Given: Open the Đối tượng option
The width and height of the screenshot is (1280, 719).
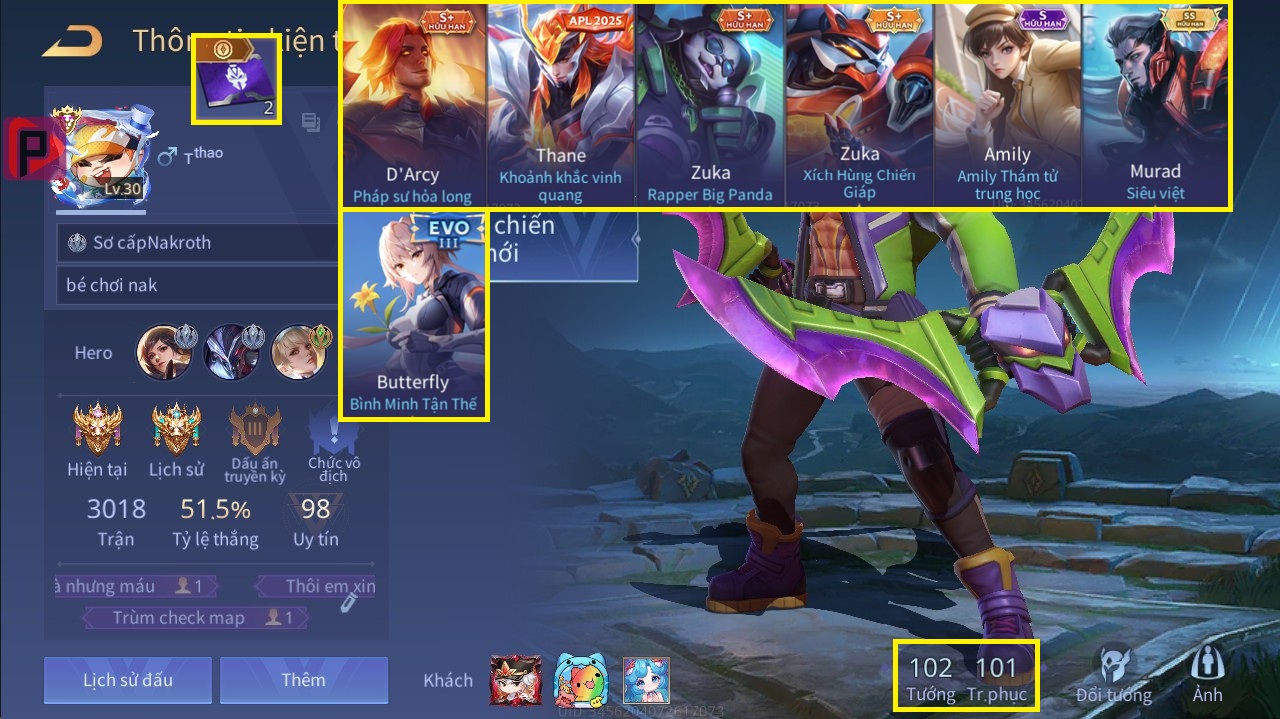Looking at the screenshot, I should pyautogui.click(x=1114, y=676).
